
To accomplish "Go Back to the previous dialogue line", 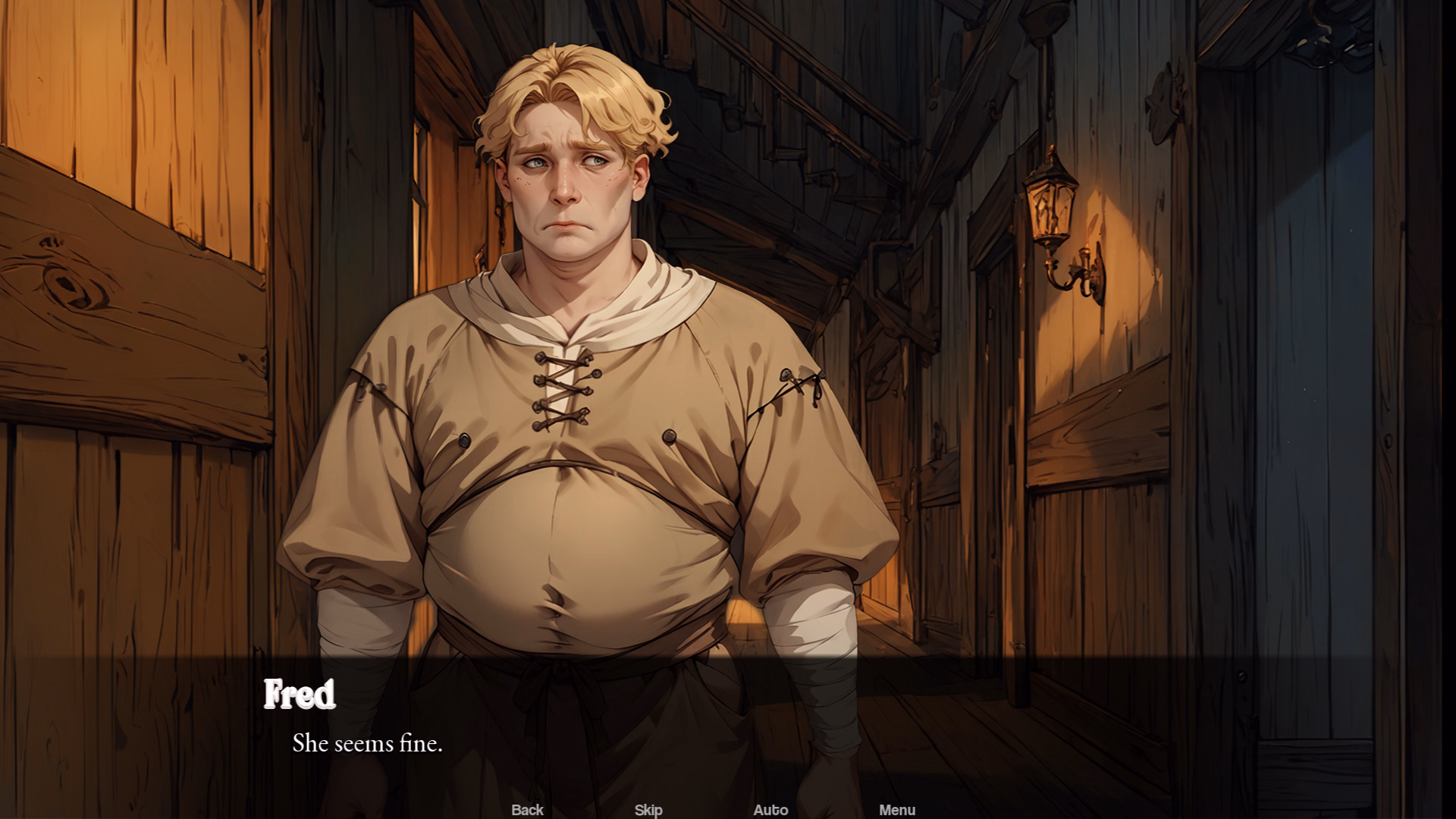I will tap(527, 809).
